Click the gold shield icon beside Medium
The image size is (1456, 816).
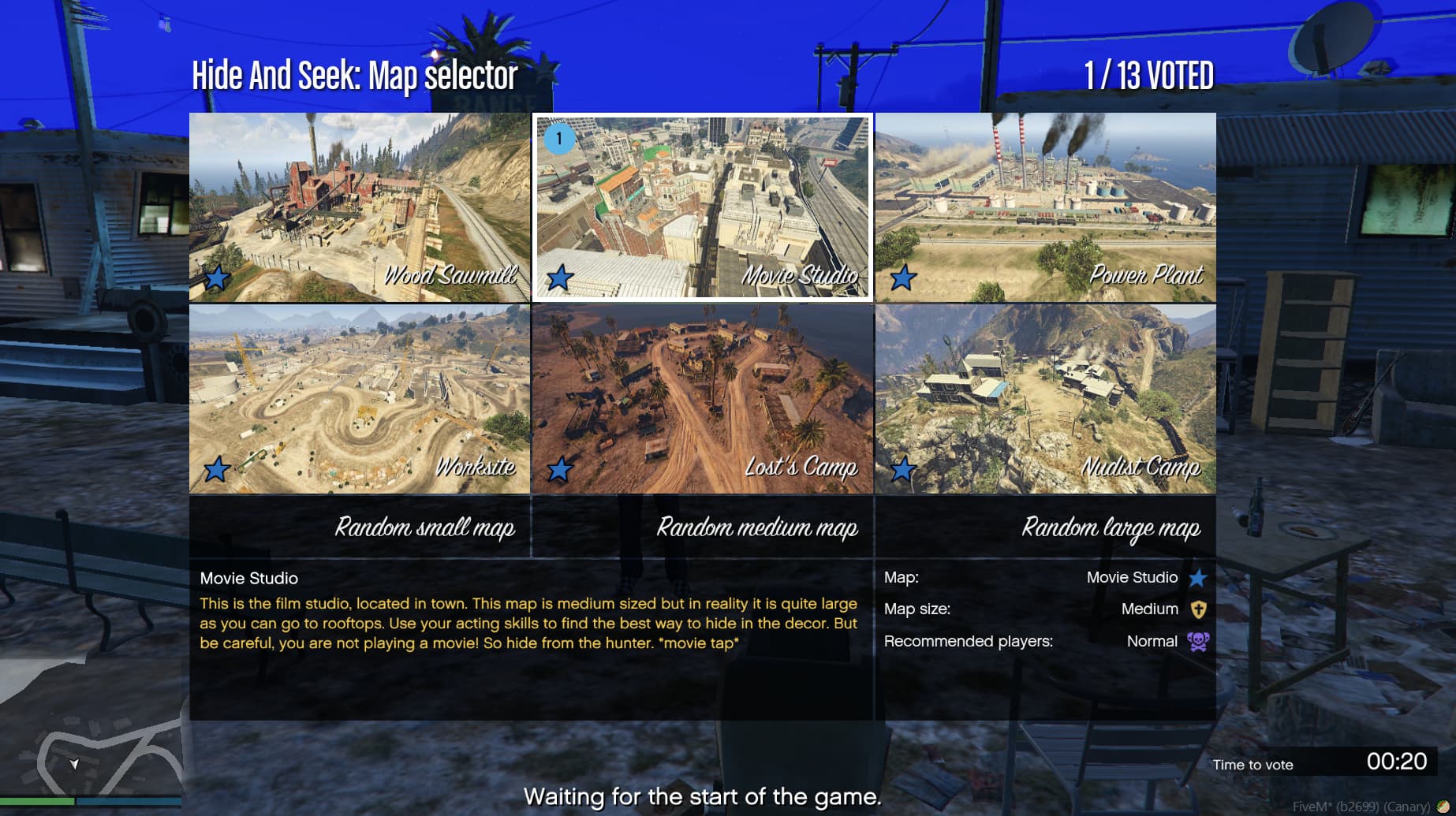[x=1198, y=609]
